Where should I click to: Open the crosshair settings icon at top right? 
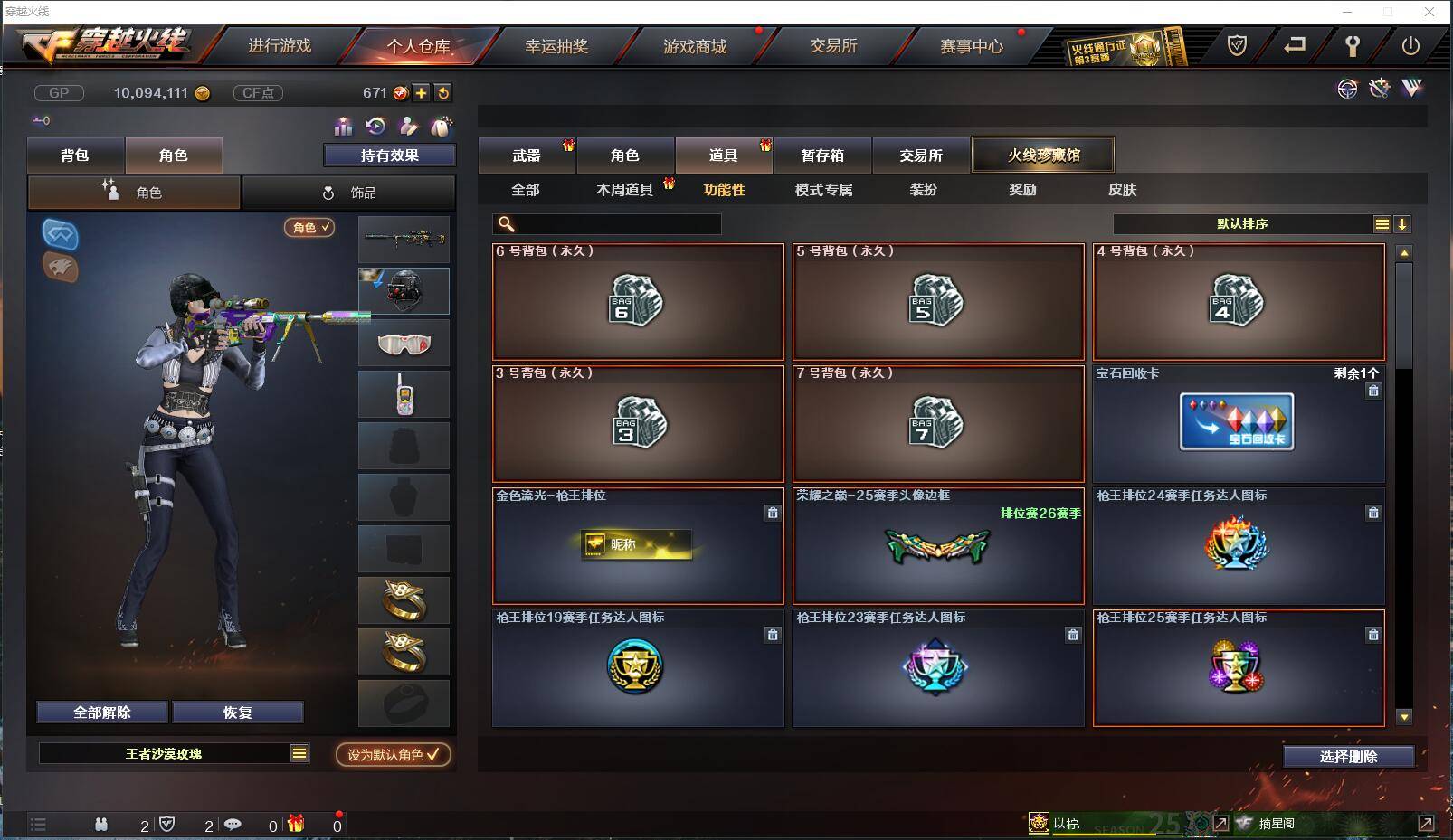[1348, 89]
